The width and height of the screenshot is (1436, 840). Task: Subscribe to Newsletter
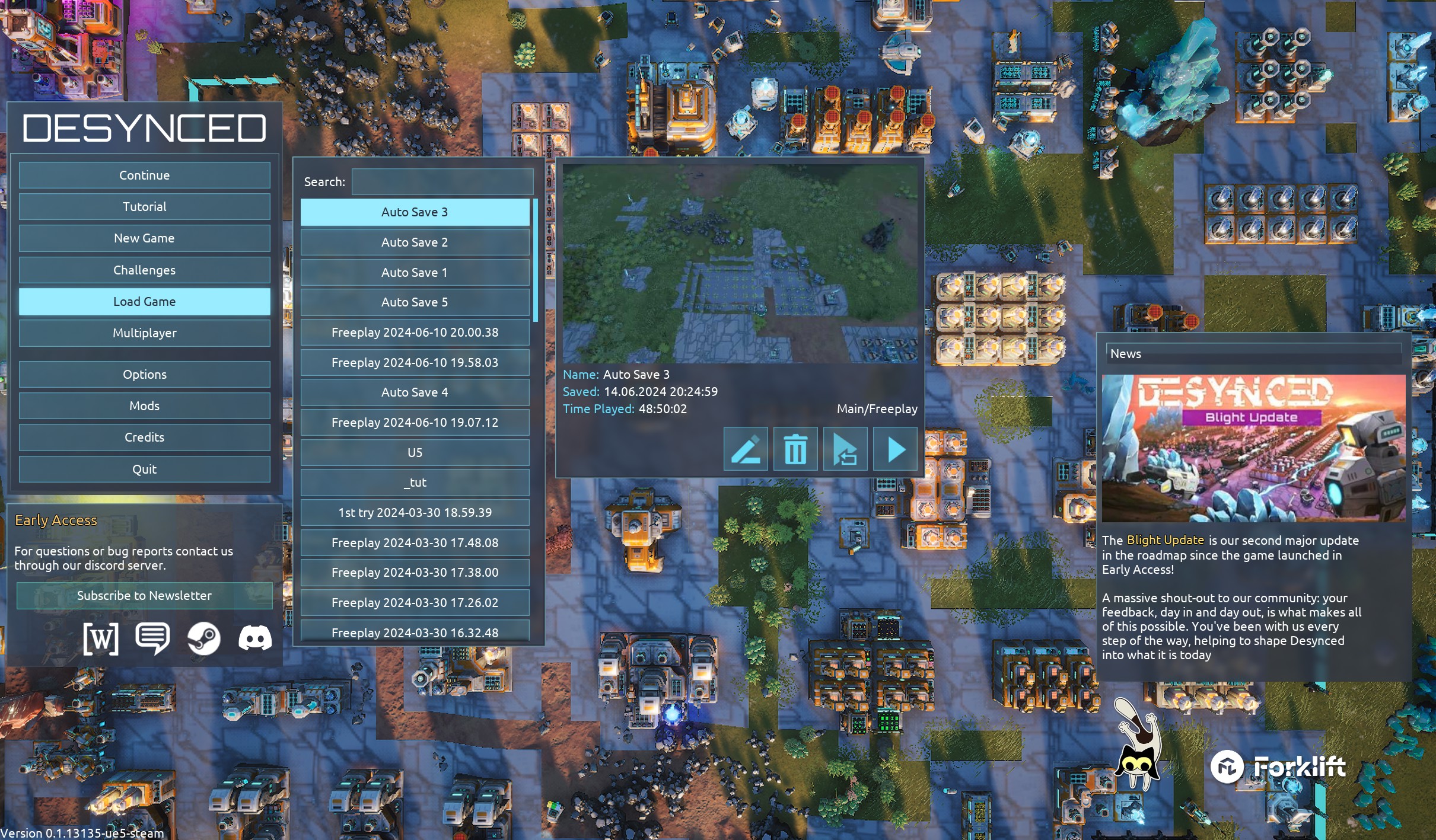pyautogui.click(x=144, y=596)
